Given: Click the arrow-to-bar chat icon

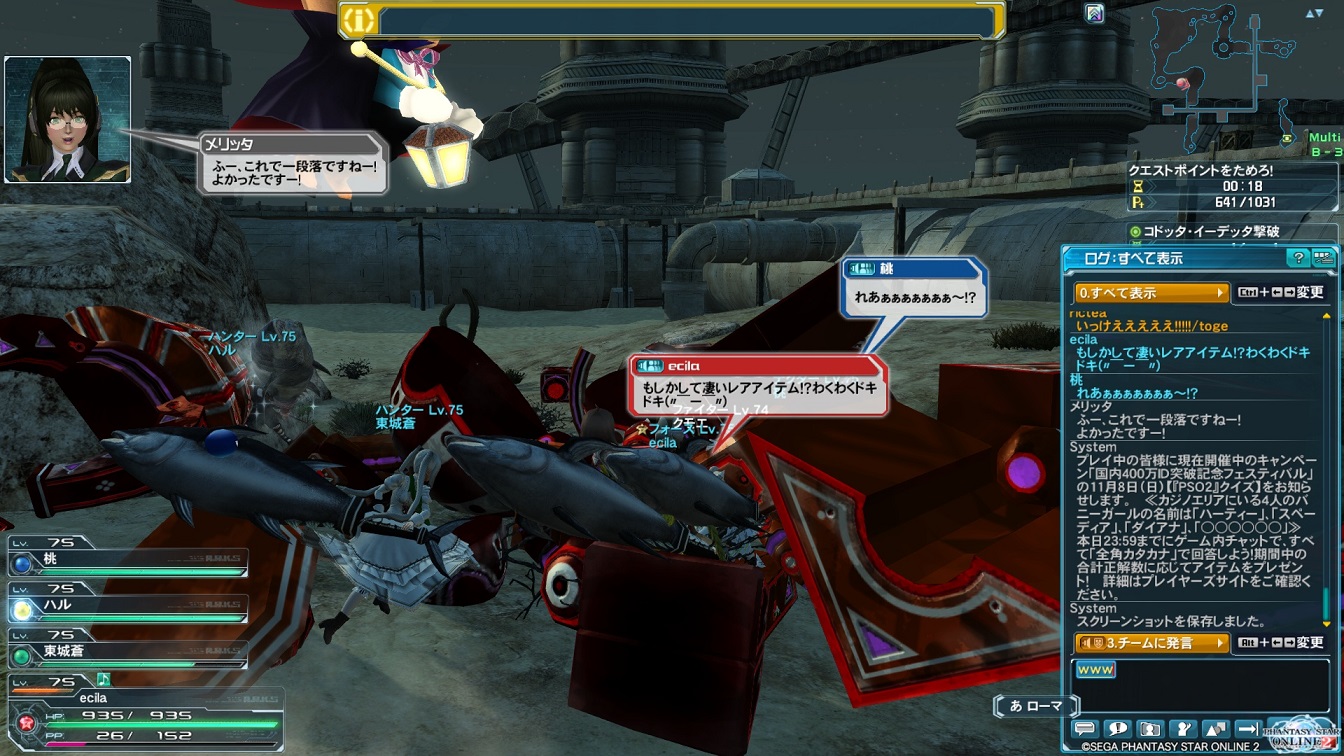Looking at the screenshot, I should [1249, 729].
